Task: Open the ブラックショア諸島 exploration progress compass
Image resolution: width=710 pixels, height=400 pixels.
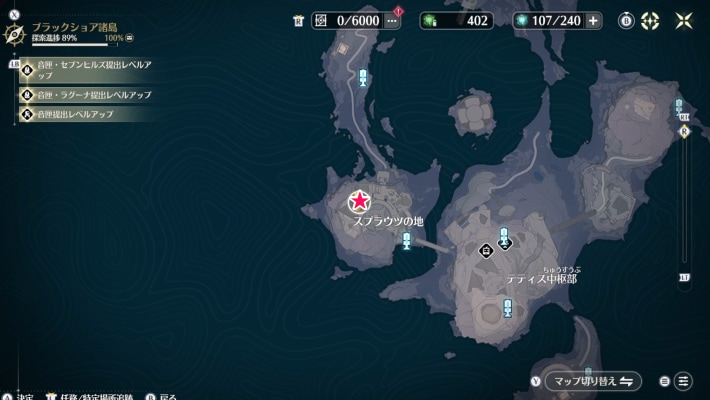Action: (x=15, y=34)
